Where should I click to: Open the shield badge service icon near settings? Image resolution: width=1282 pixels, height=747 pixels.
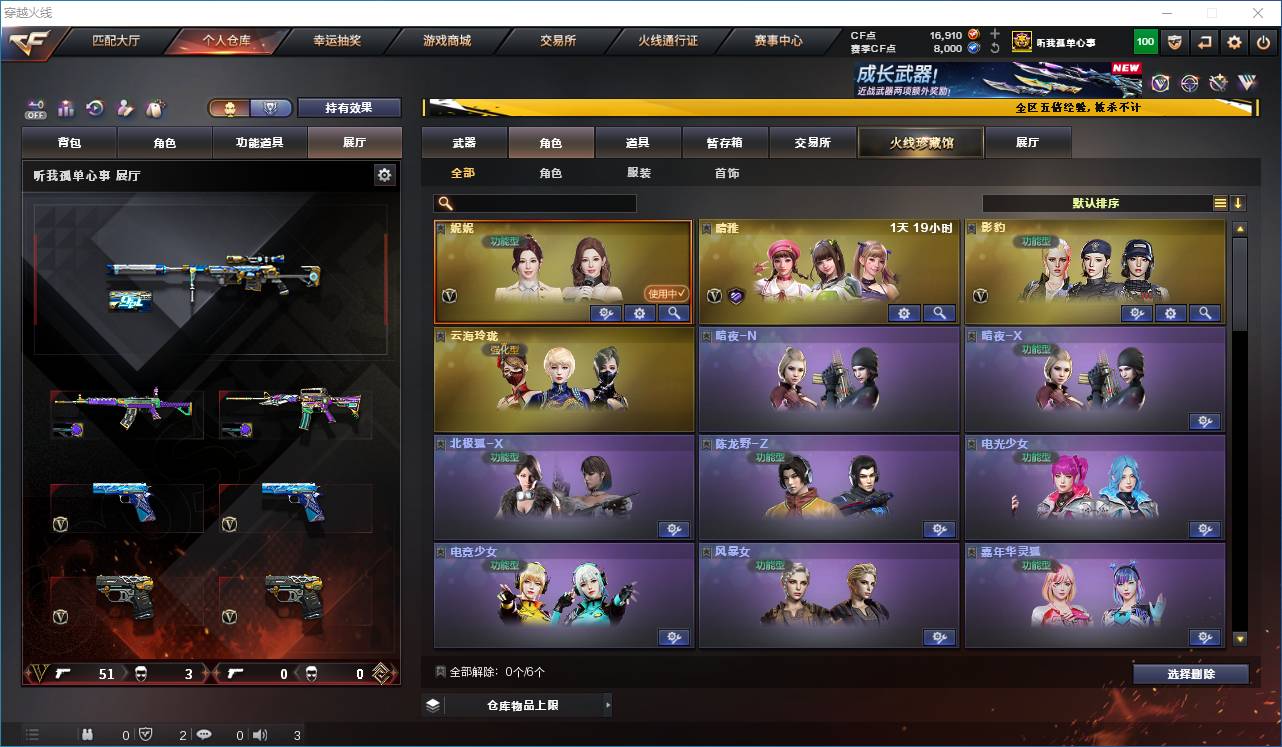[x=1174, y=42]
